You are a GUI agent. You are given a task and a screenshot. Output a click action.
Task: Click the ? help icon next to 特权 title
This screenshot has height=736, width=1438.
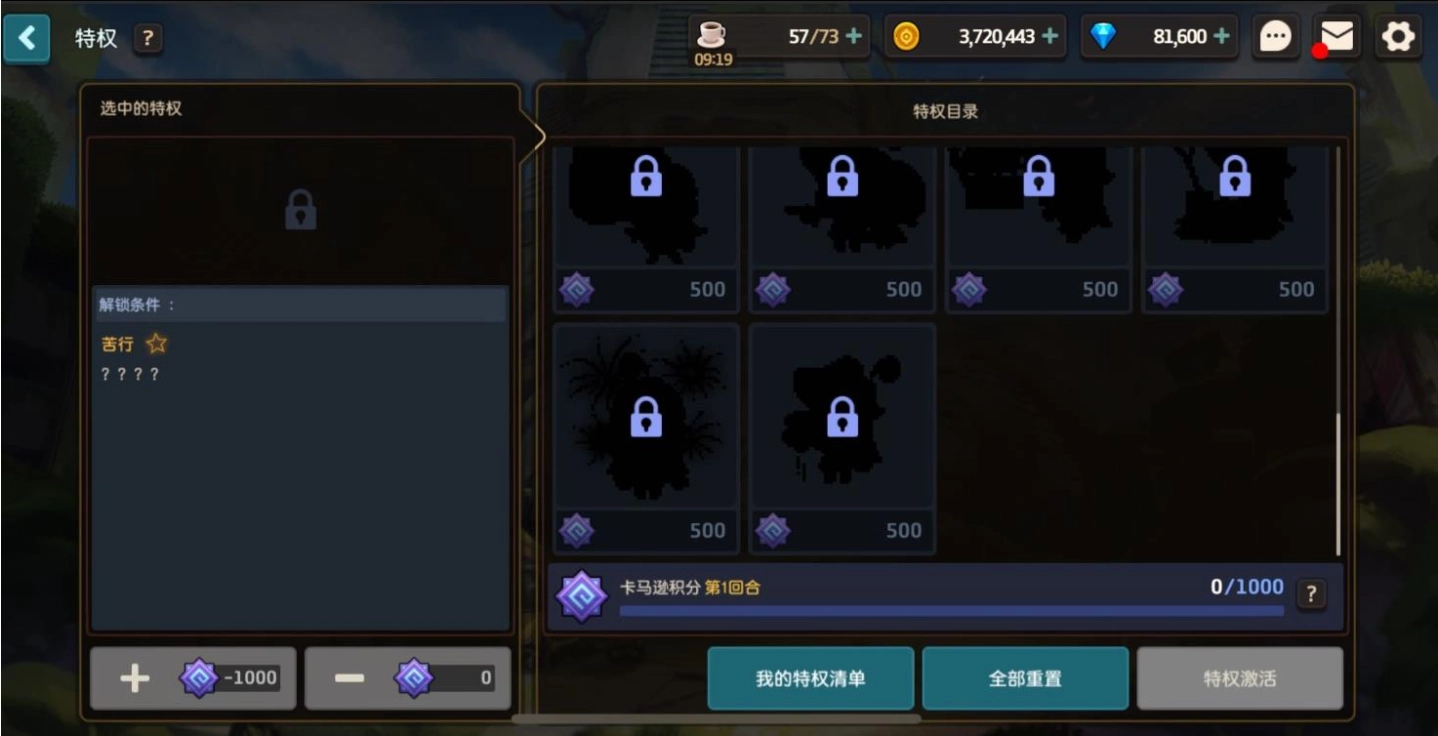coord(147,37)
